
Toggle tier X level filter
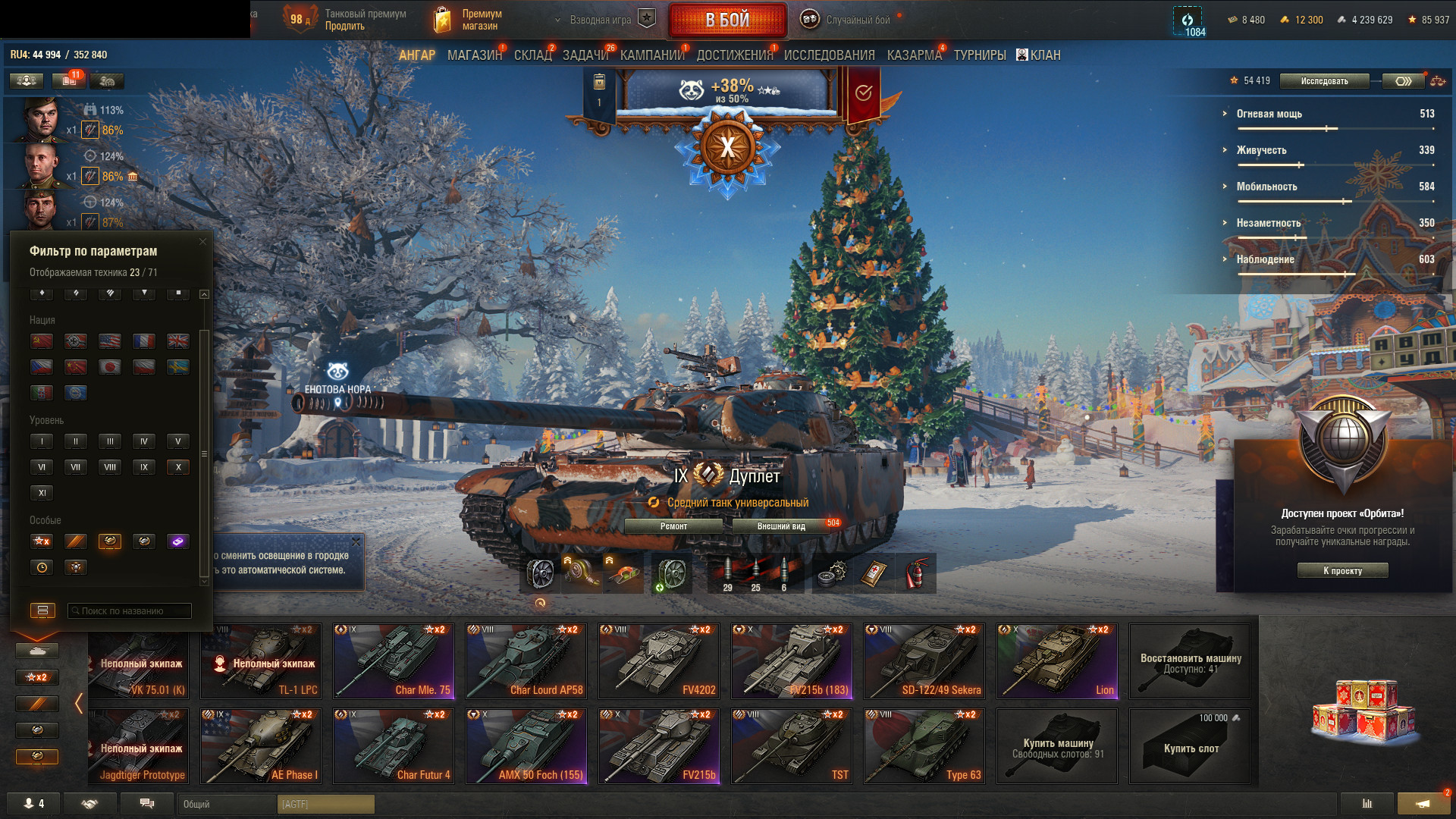click(x=178, y=467)
